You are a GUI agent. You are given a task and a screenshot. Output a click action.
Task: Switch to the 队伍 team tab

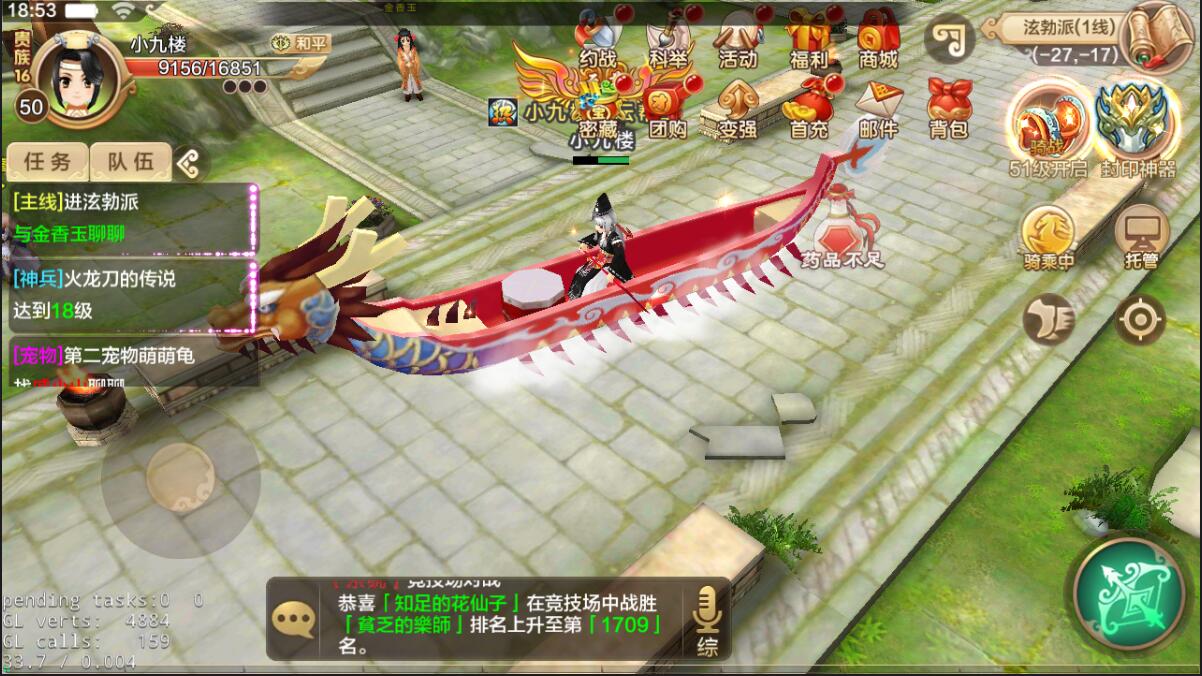[131, 161]
